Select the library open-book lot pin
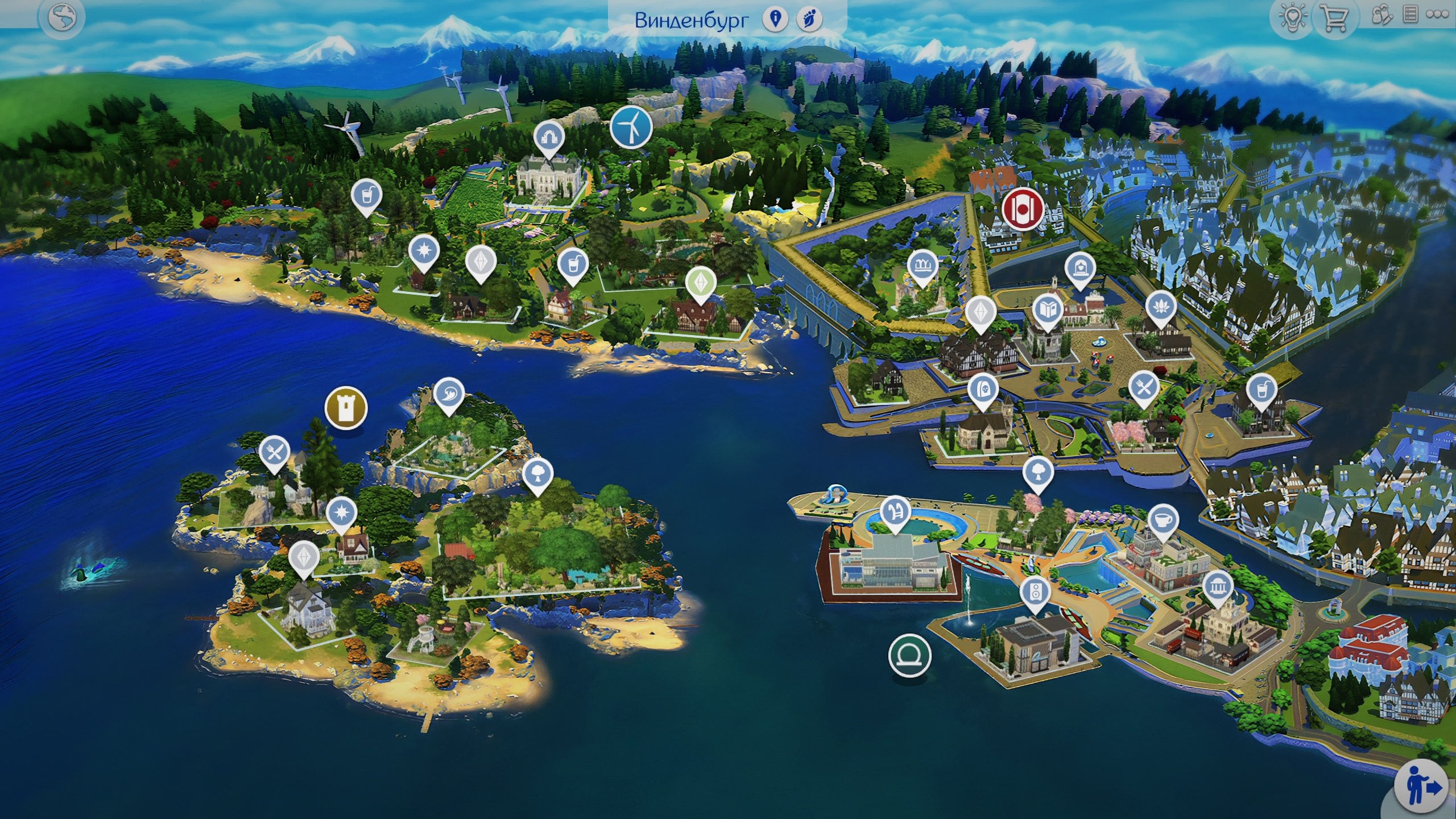The height and width of the screenshot is (819, 1456). [1048, 310]
